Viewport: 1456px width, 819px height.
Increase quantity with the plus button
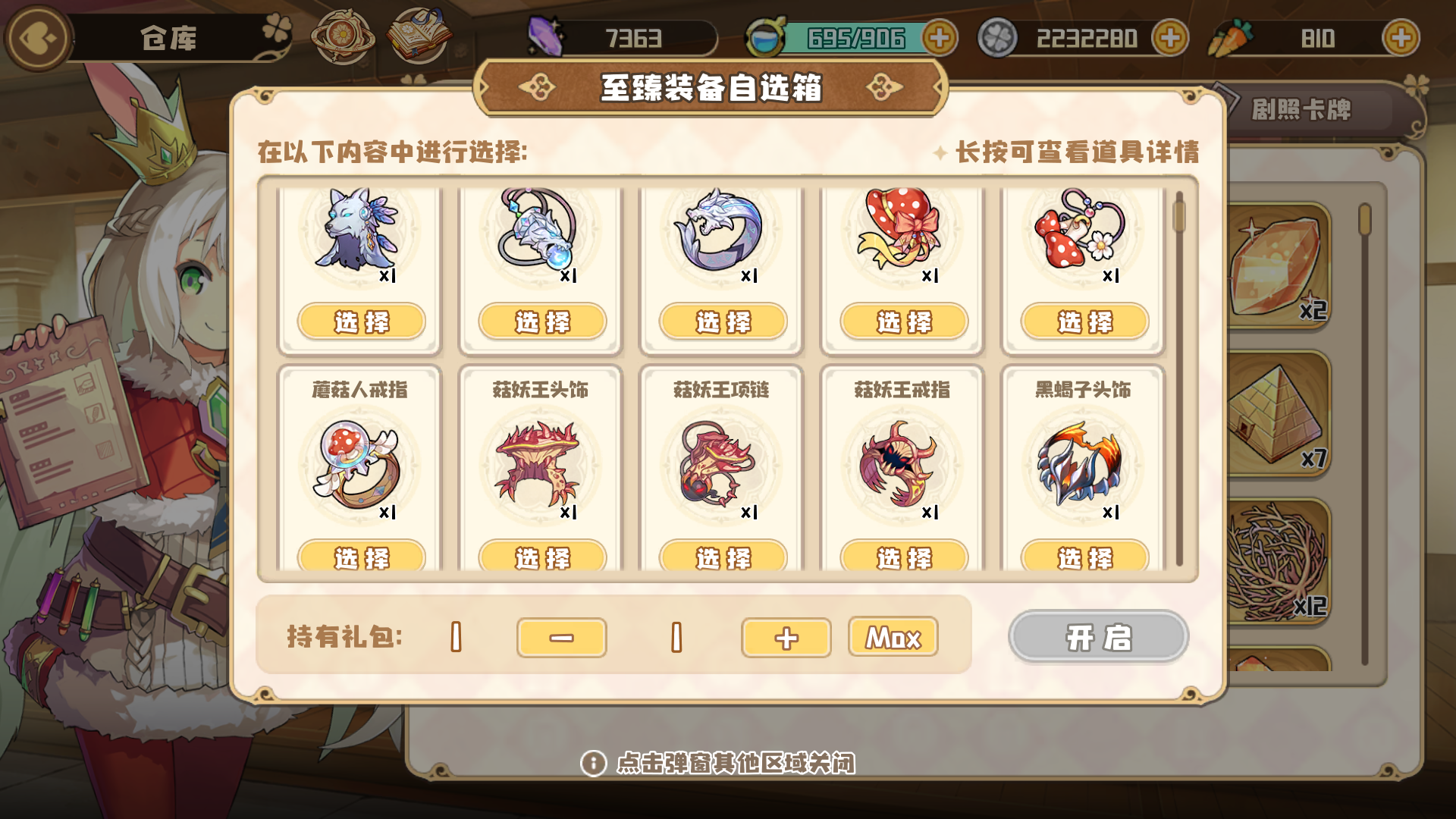[786, 638]
